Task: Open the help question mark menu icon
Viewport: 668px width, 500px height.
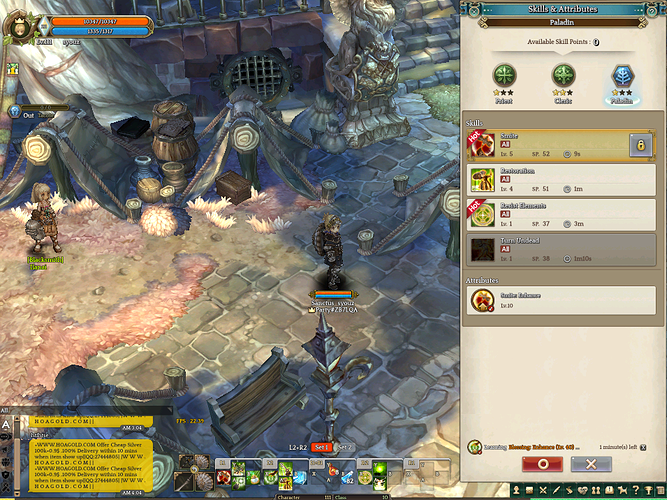Action: pyautogui.click(x=634, y=490)
